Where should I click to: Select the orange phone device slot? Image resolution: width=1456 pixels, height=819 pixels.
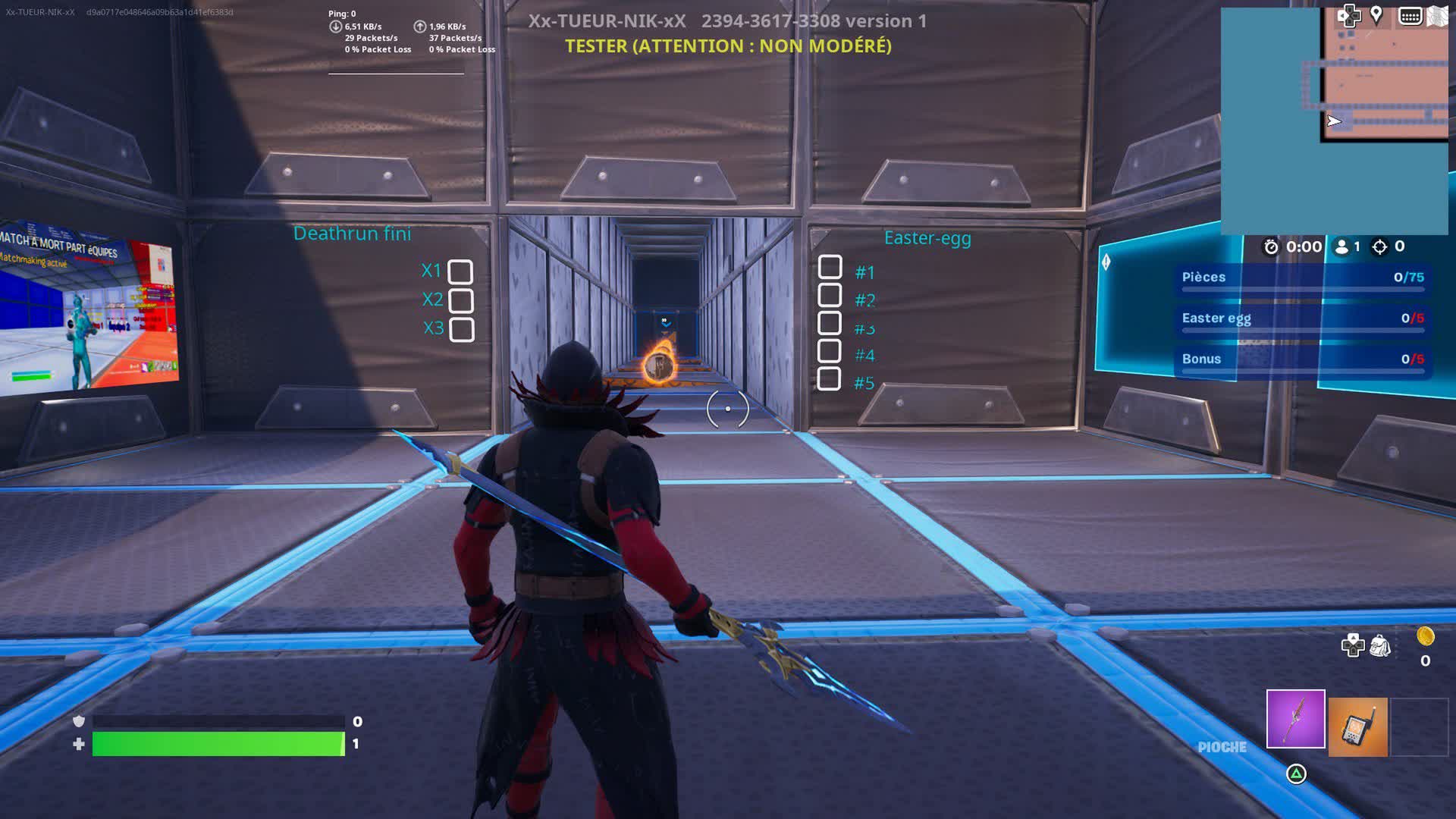click(x=1357, y=727)
